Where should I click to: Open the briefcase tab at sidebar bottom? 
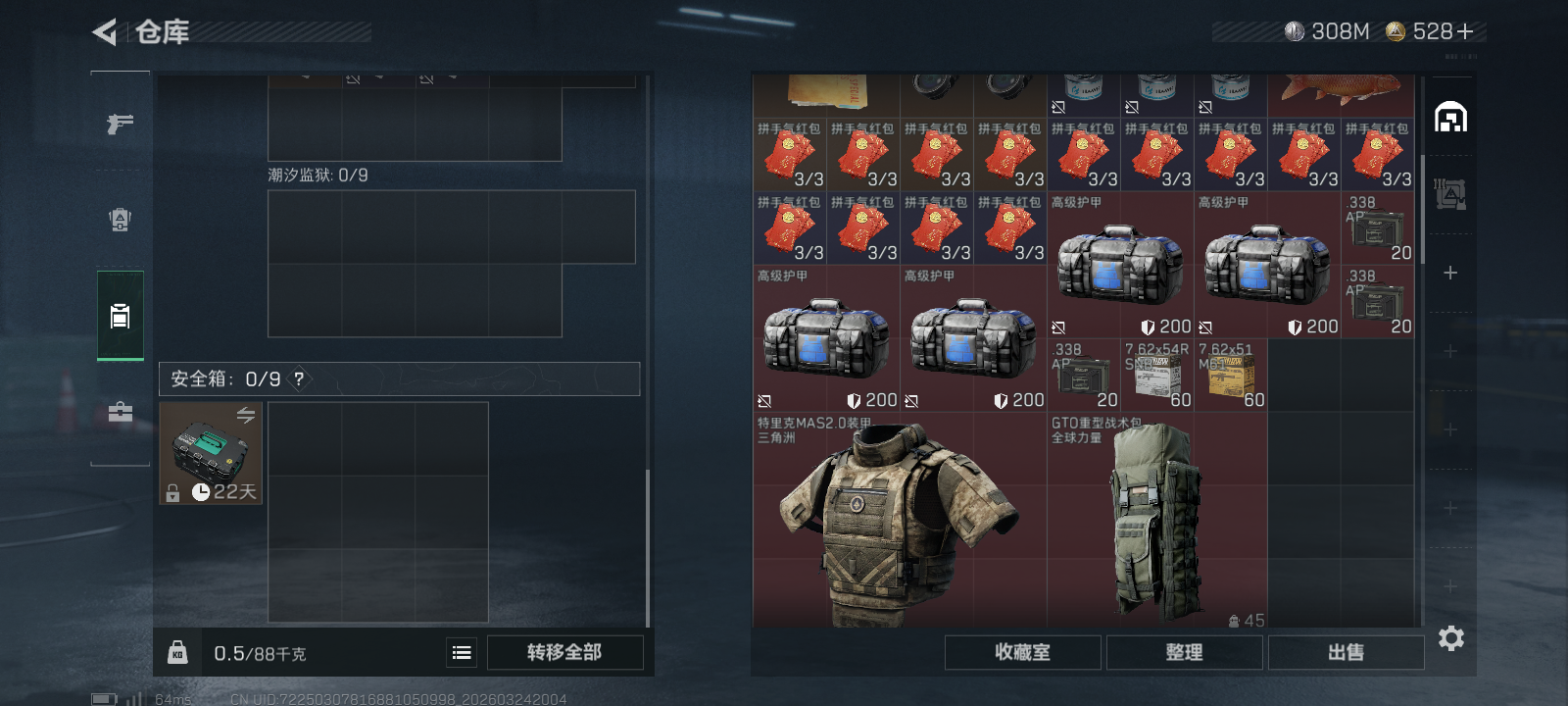[x=120, y=412]
